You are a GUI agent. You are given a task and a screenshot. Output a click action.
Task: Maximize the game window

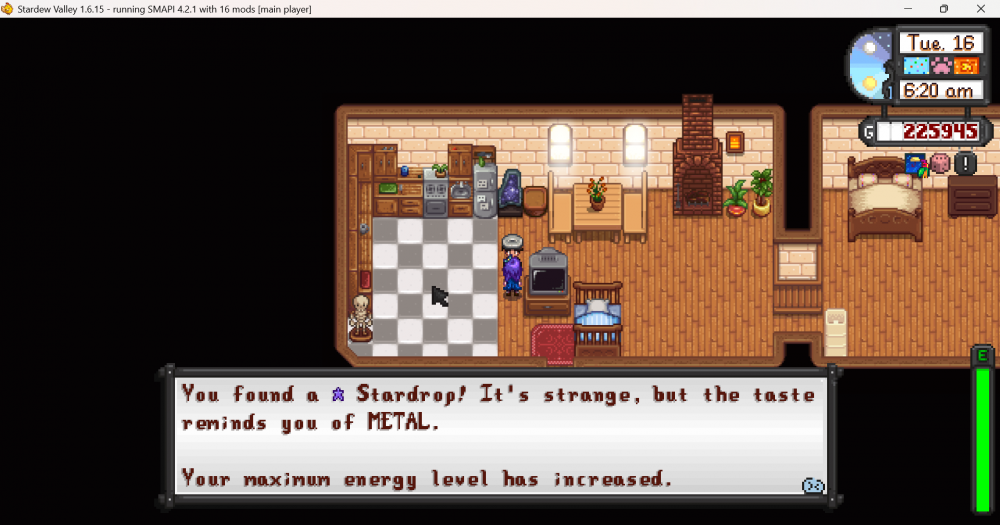(943, 9)
